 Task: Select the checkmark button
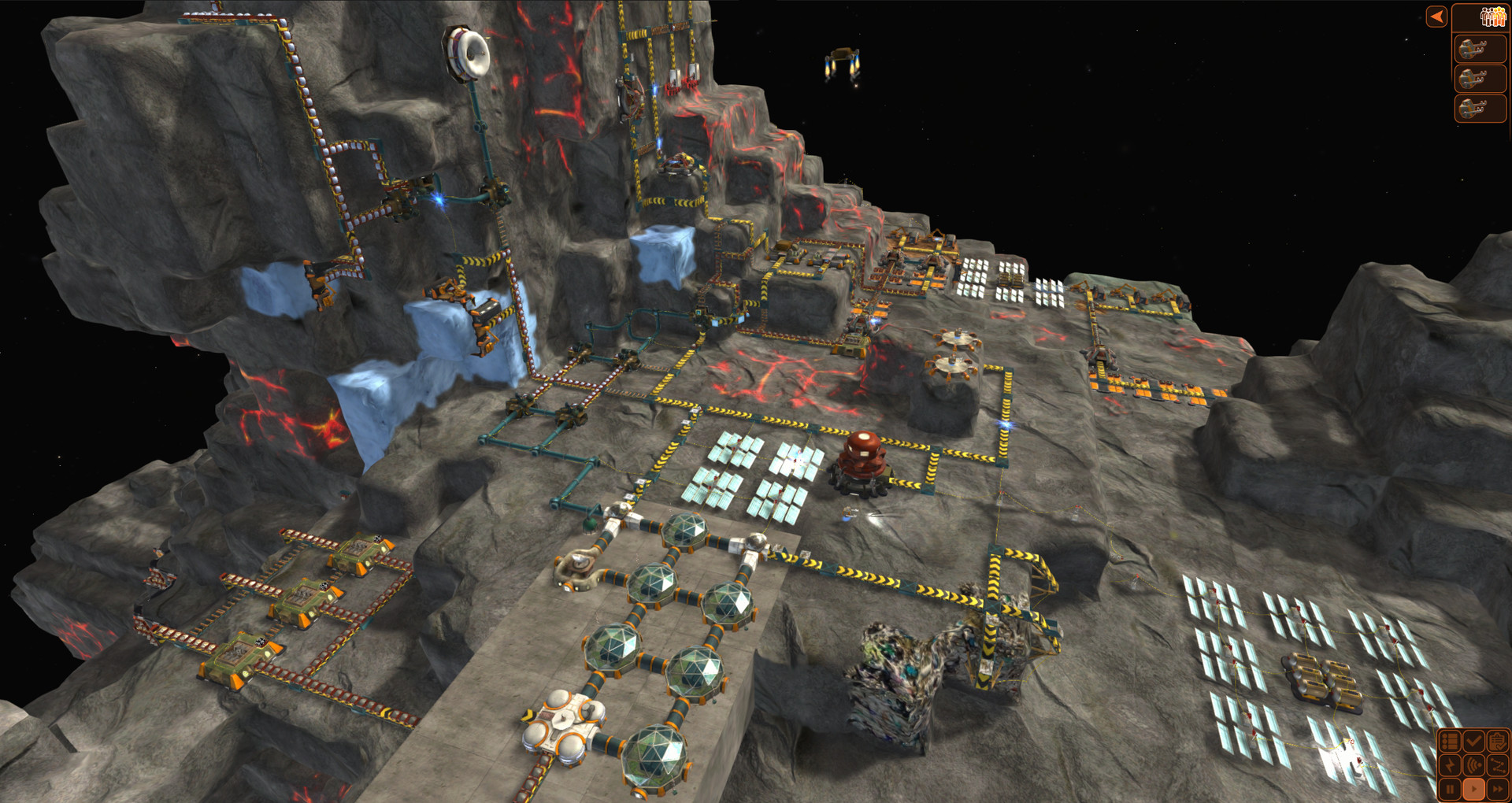[1473, 741]
